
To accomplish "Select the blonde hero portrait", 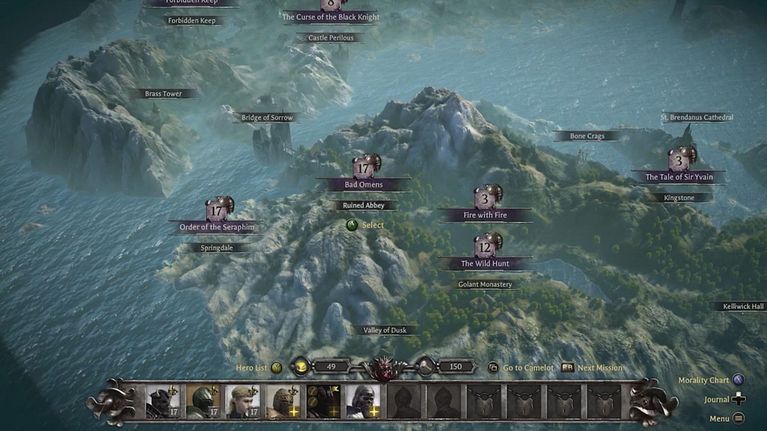I will point(243,400).
